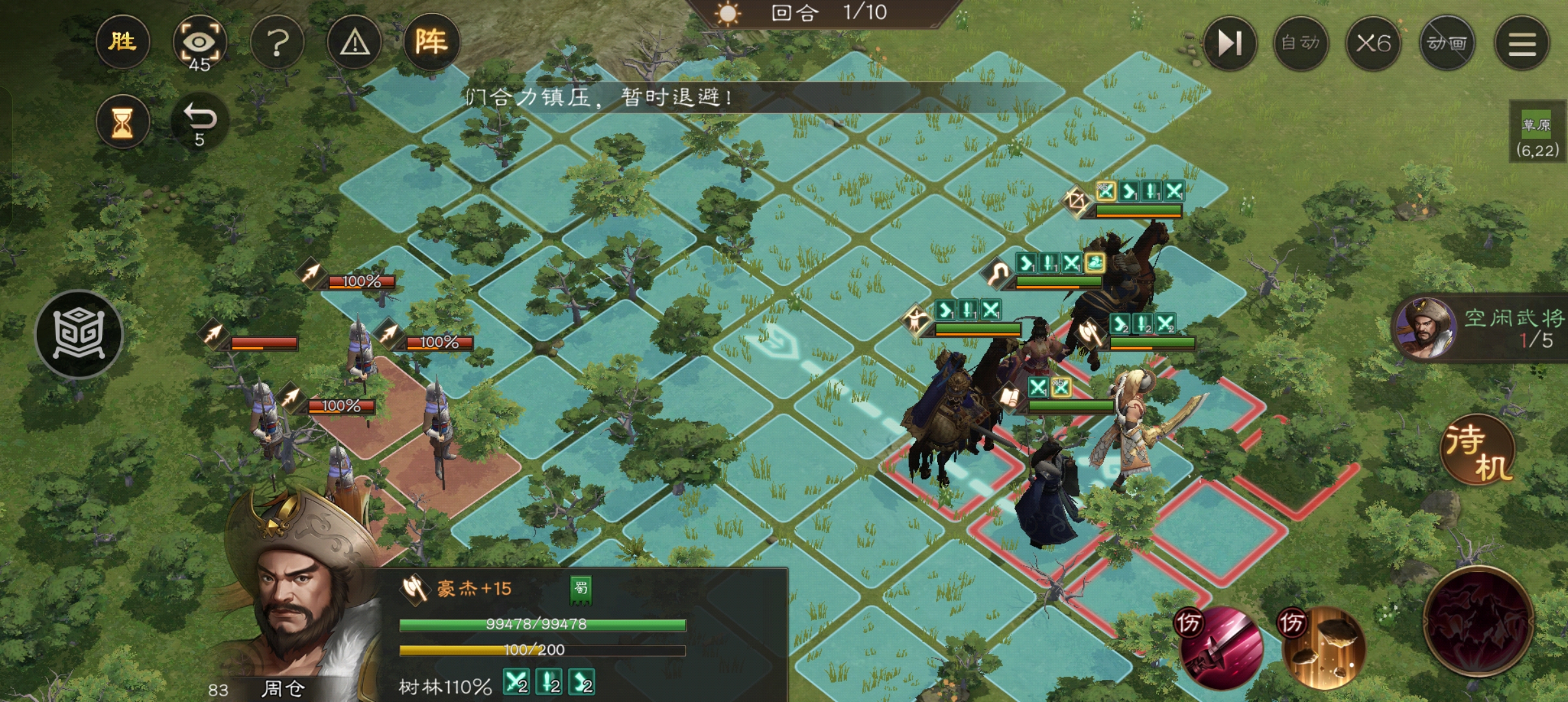
Task: Activate the red sword slash skill
Action: pos(1221,648)
